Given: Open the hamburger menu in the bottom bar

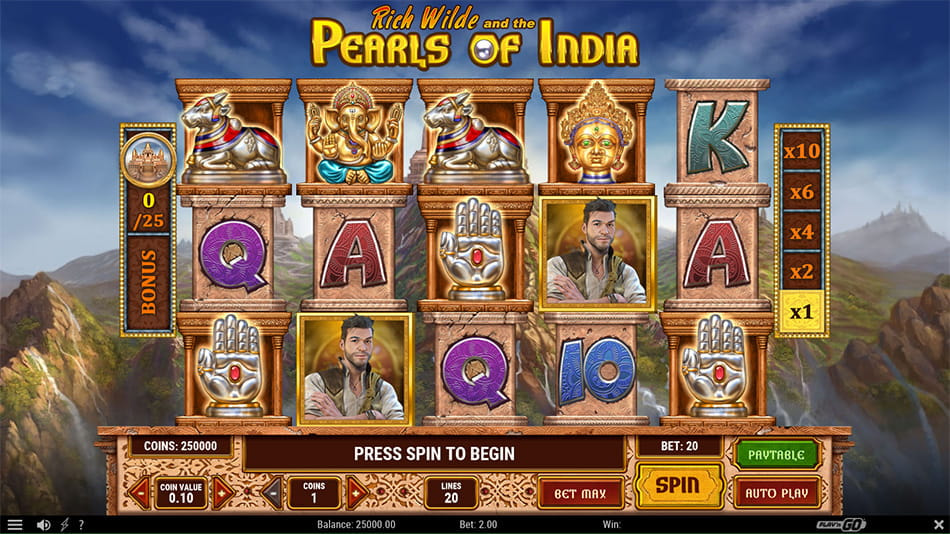Looking at the screenshot, I should pyautogui.click(x=15, y=524).
